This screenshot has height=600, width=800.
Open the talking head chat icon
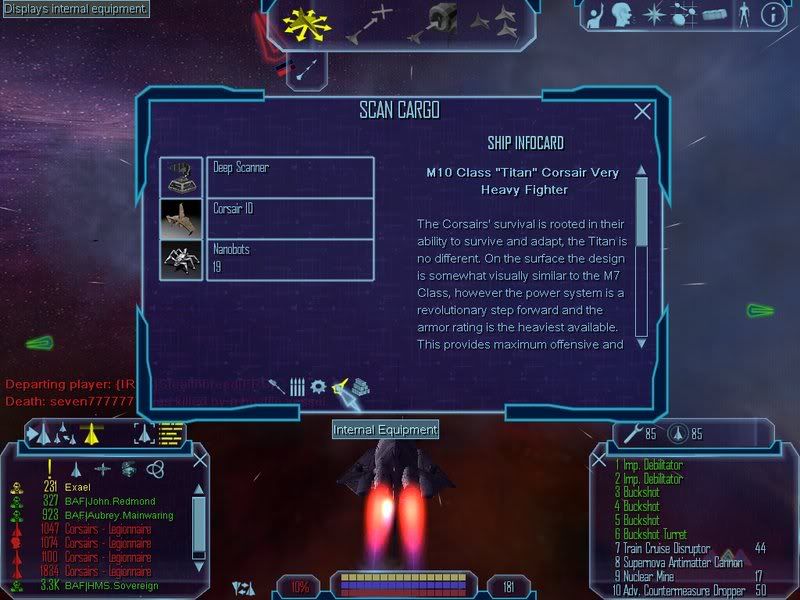pos(625,15)
